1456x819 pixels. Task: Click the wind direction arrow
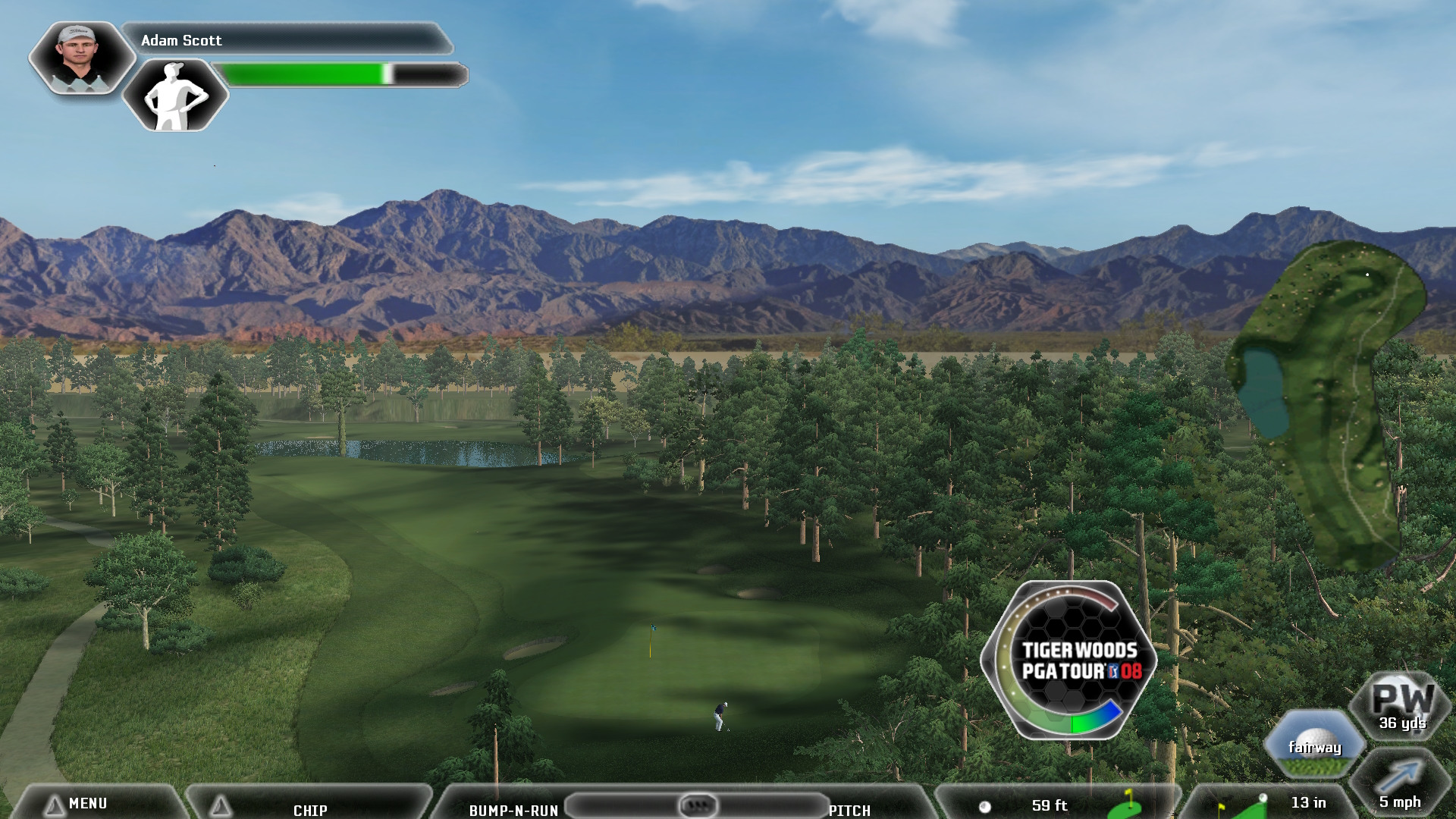click(x=1400, y=777)
